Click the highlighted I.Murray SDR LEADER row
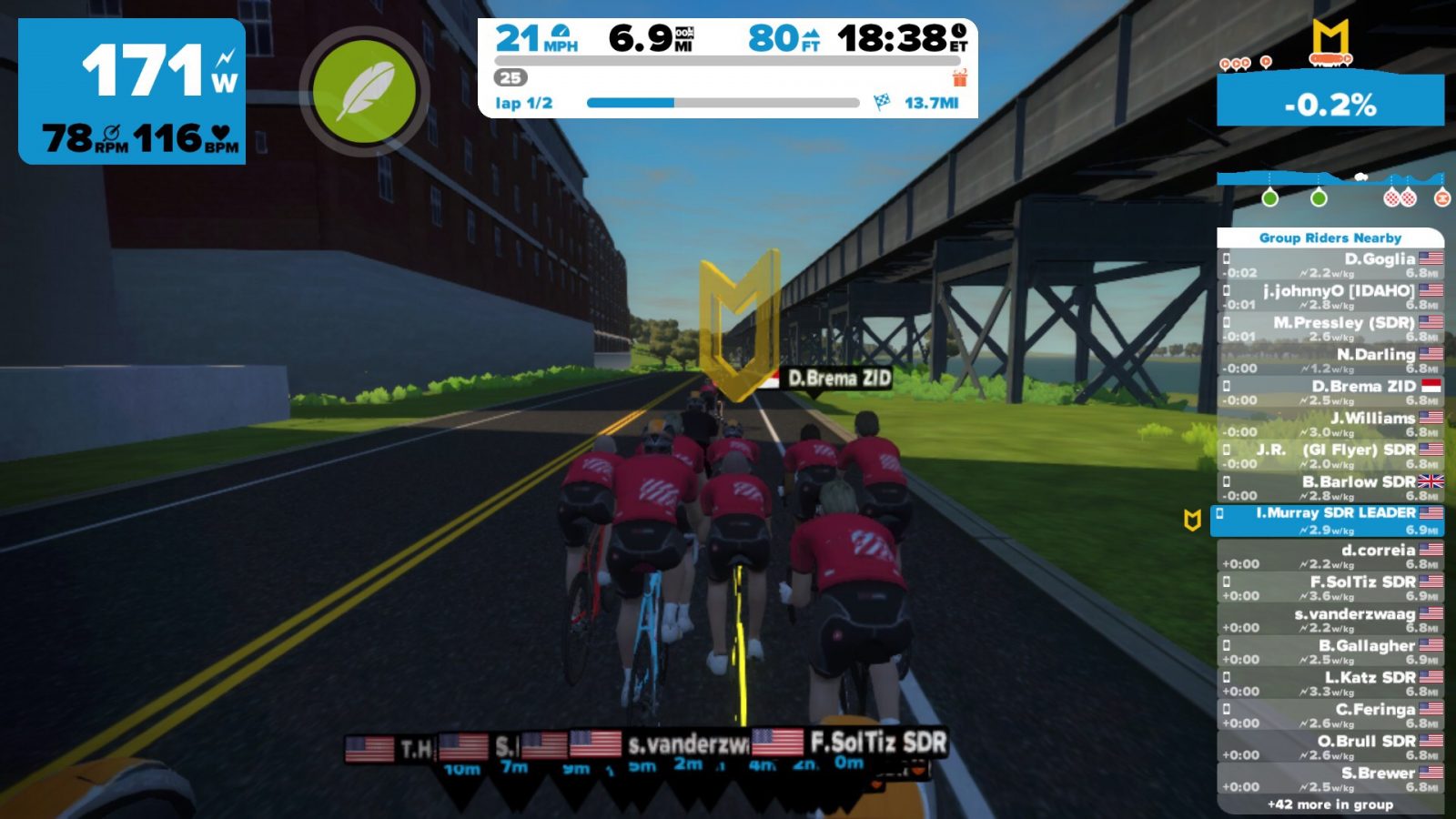Image resolution: width=1456 pixels, height=819 pixels. click(1329, 521)
